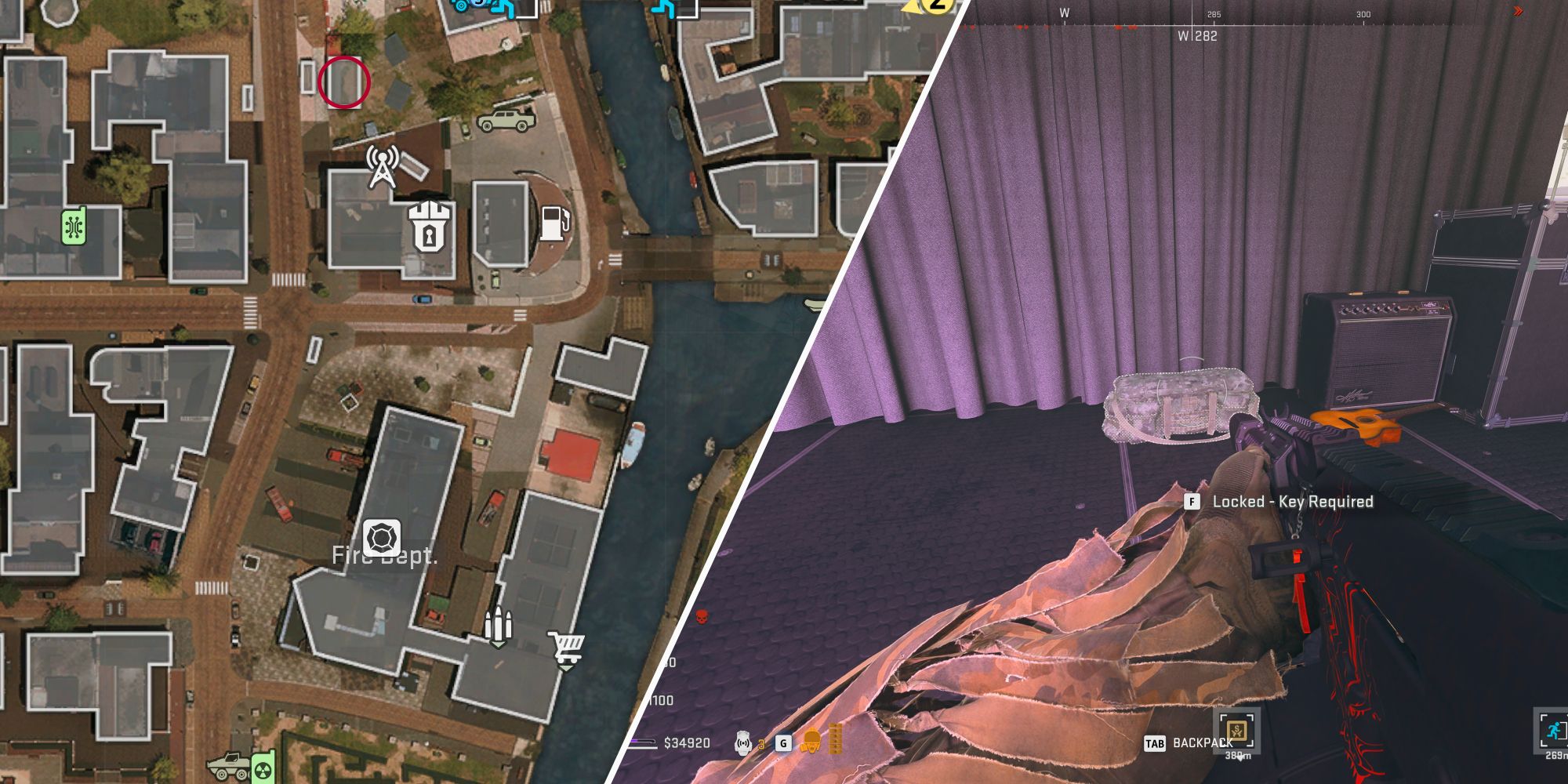The height and width of the screenshot is (784, 1568).
Task: Click the locked stronghold keep icon
Action: pos(428,227)
